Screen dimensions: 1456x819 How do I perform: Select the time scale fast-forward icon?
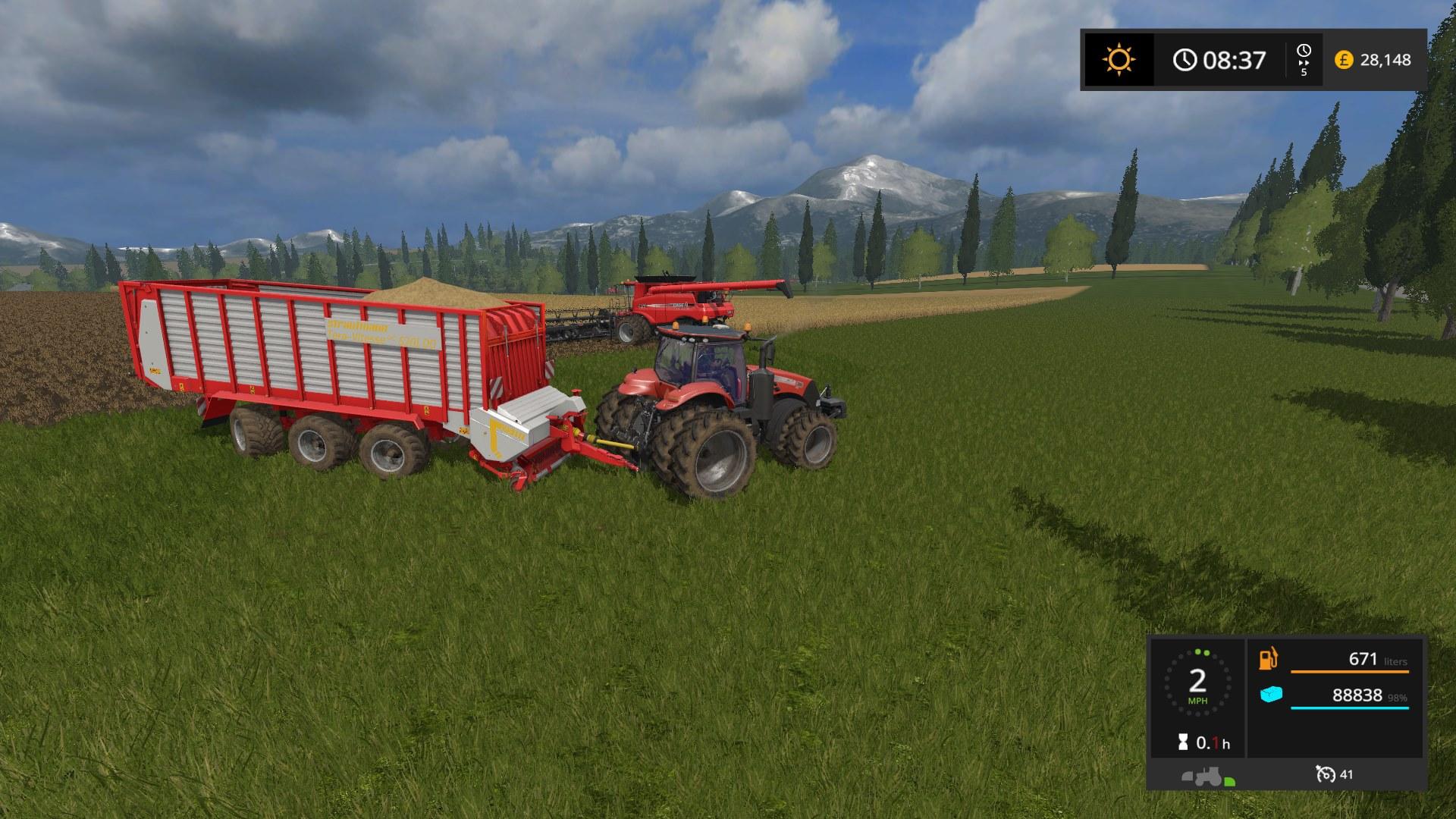click(x=1304, y=58)
